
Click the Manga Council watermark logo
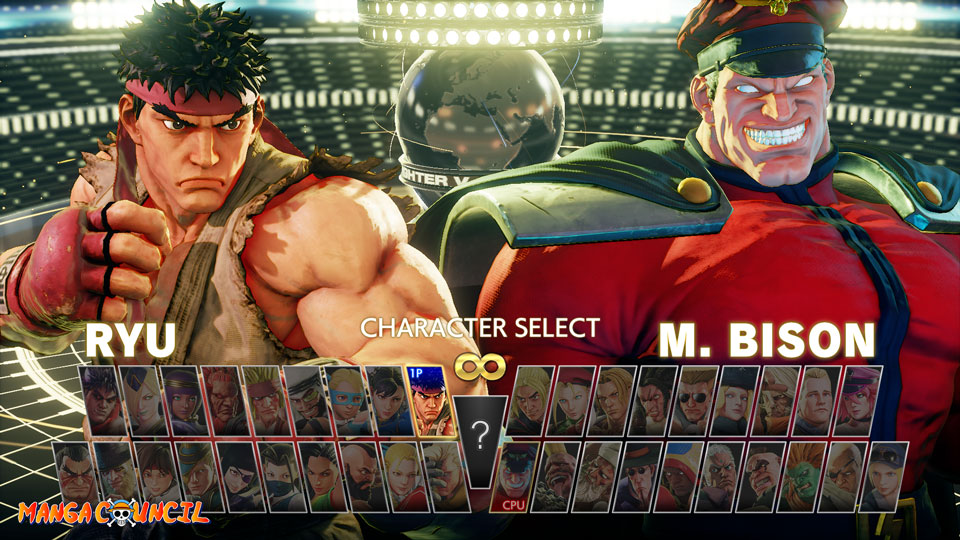pyautogui.click(x=112, y=513)
